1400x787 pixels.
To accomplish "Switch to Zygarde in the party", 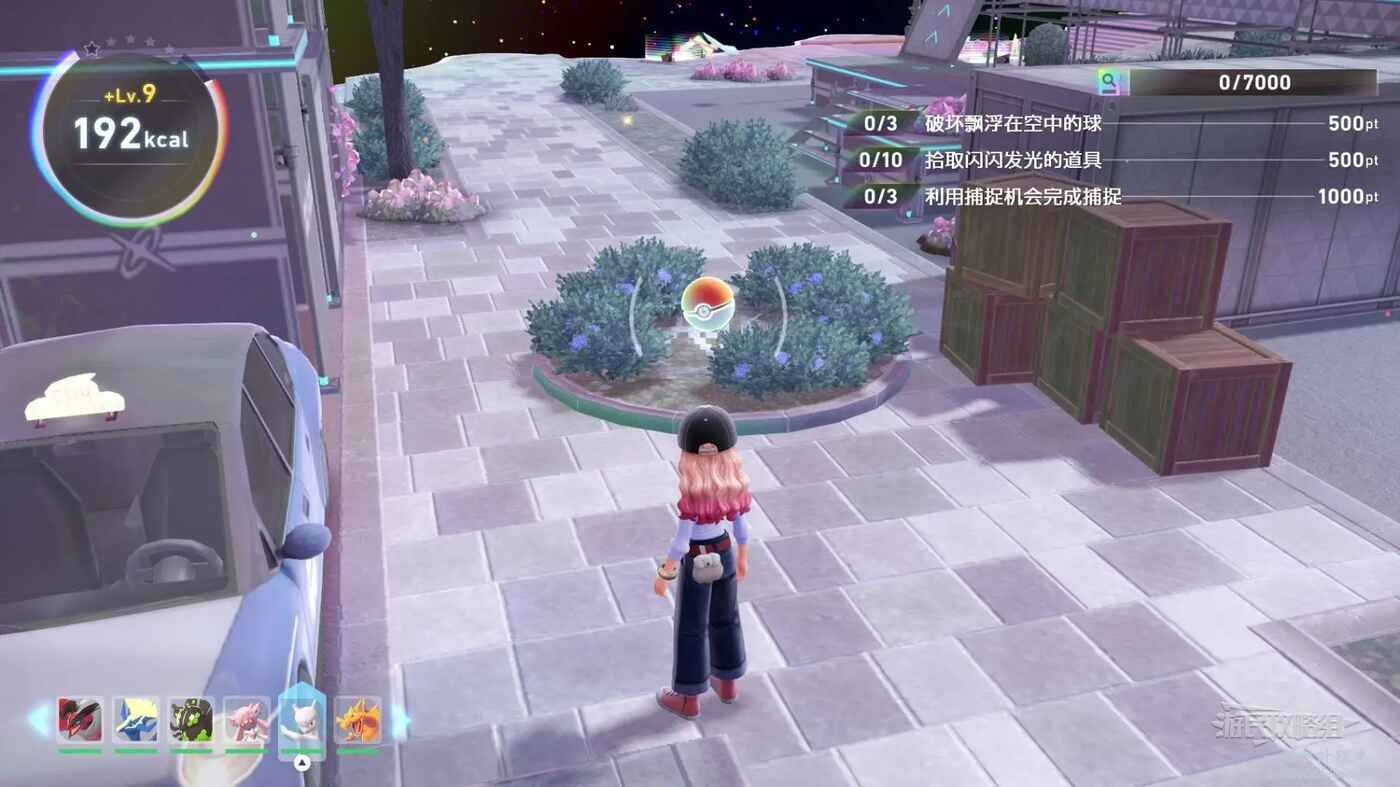I will [x=190, y=718].
